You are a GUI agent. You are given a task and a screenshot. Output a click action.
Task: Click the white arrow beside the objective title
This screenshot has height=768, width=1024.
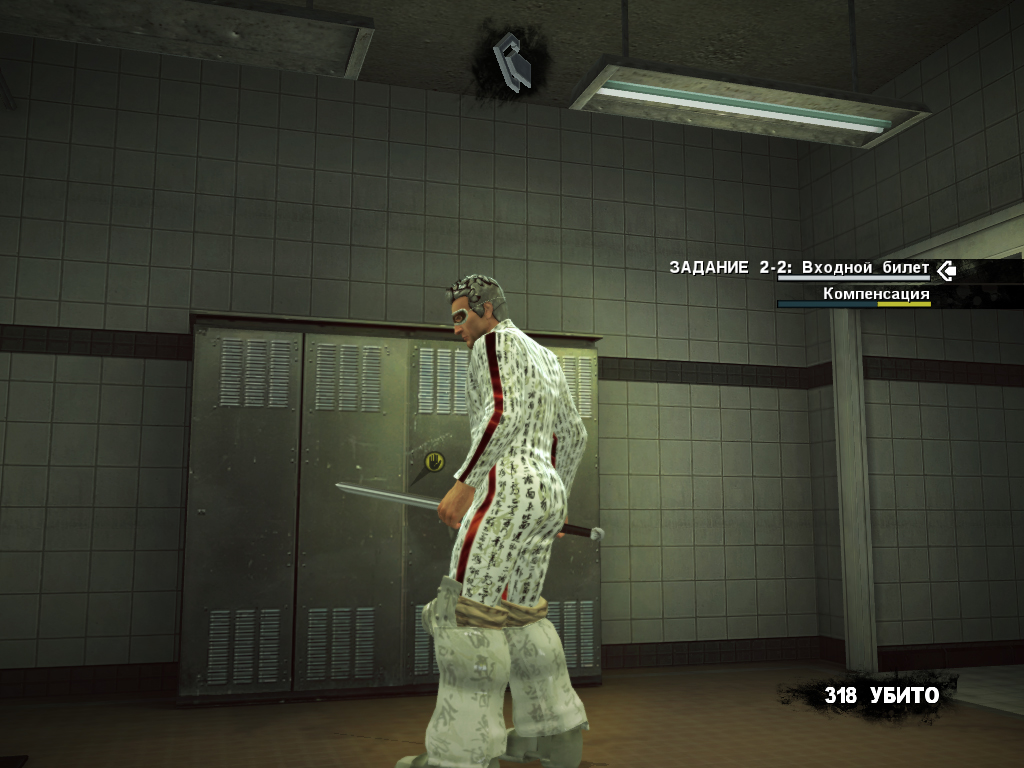pos(945,269)
